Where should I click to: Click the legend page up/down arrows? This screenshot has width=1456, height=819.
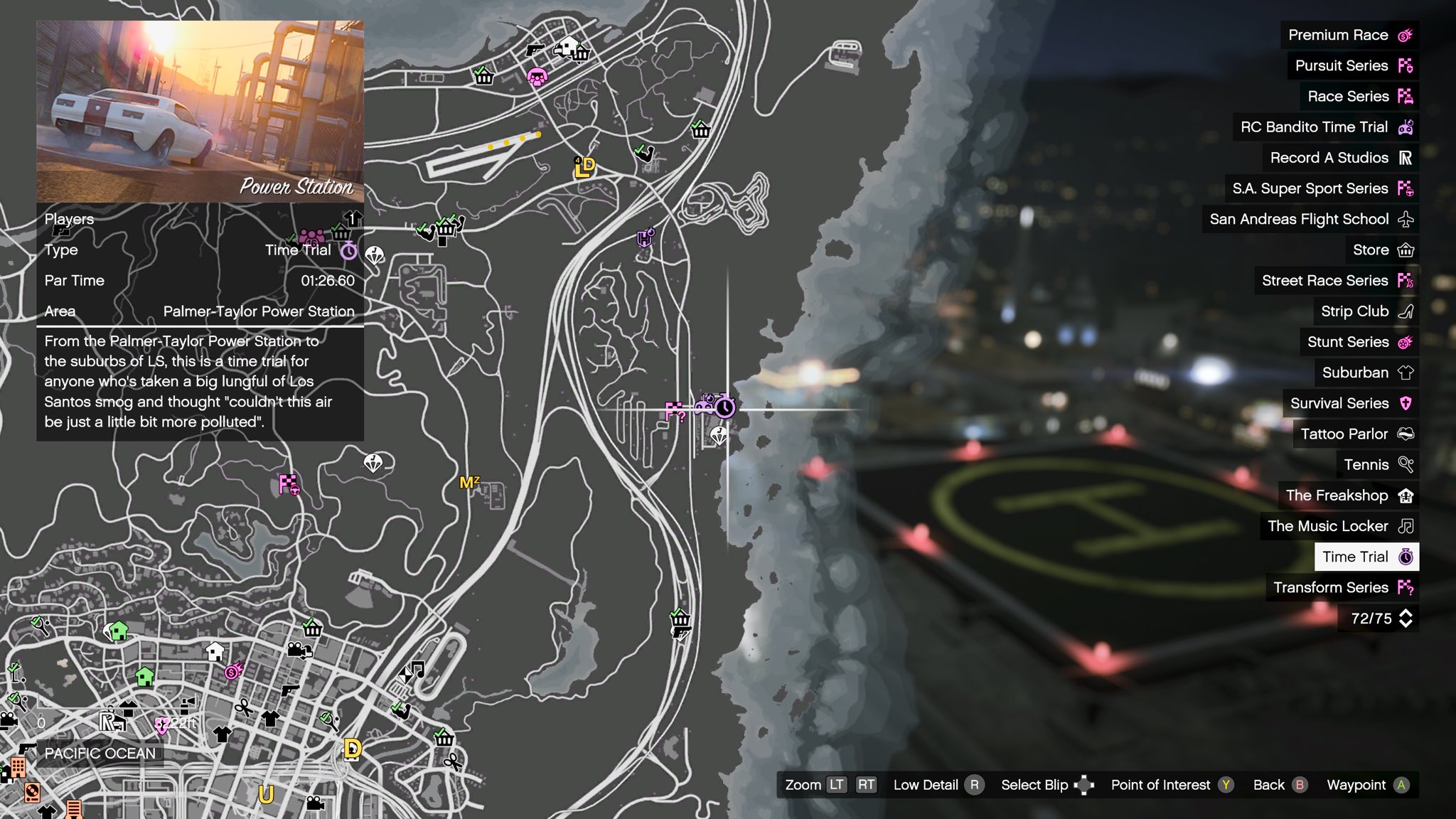tap(1406, 619)
